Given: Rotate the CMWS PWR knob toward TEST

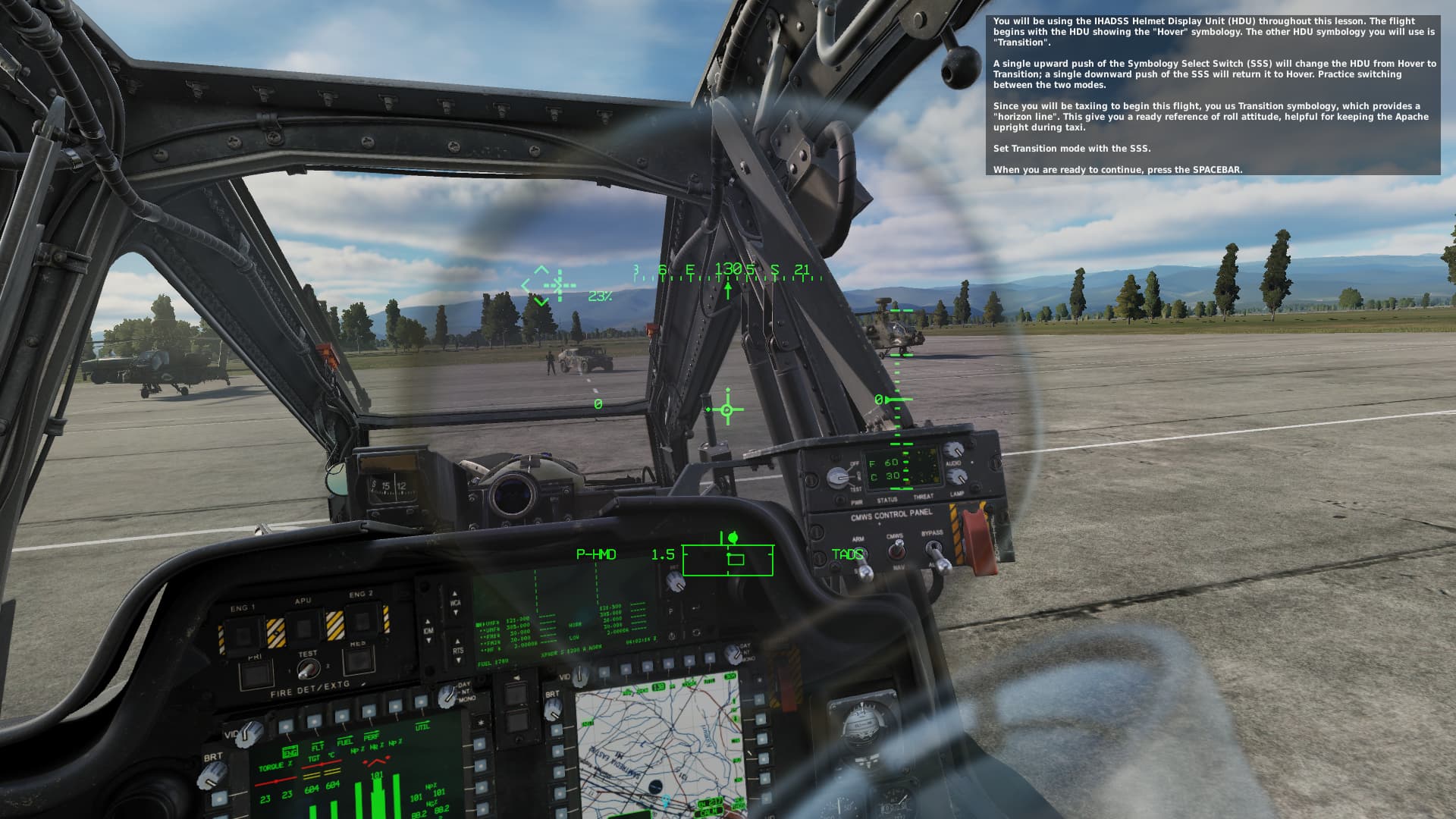Looking at the screenshot, I should [838, 478].
